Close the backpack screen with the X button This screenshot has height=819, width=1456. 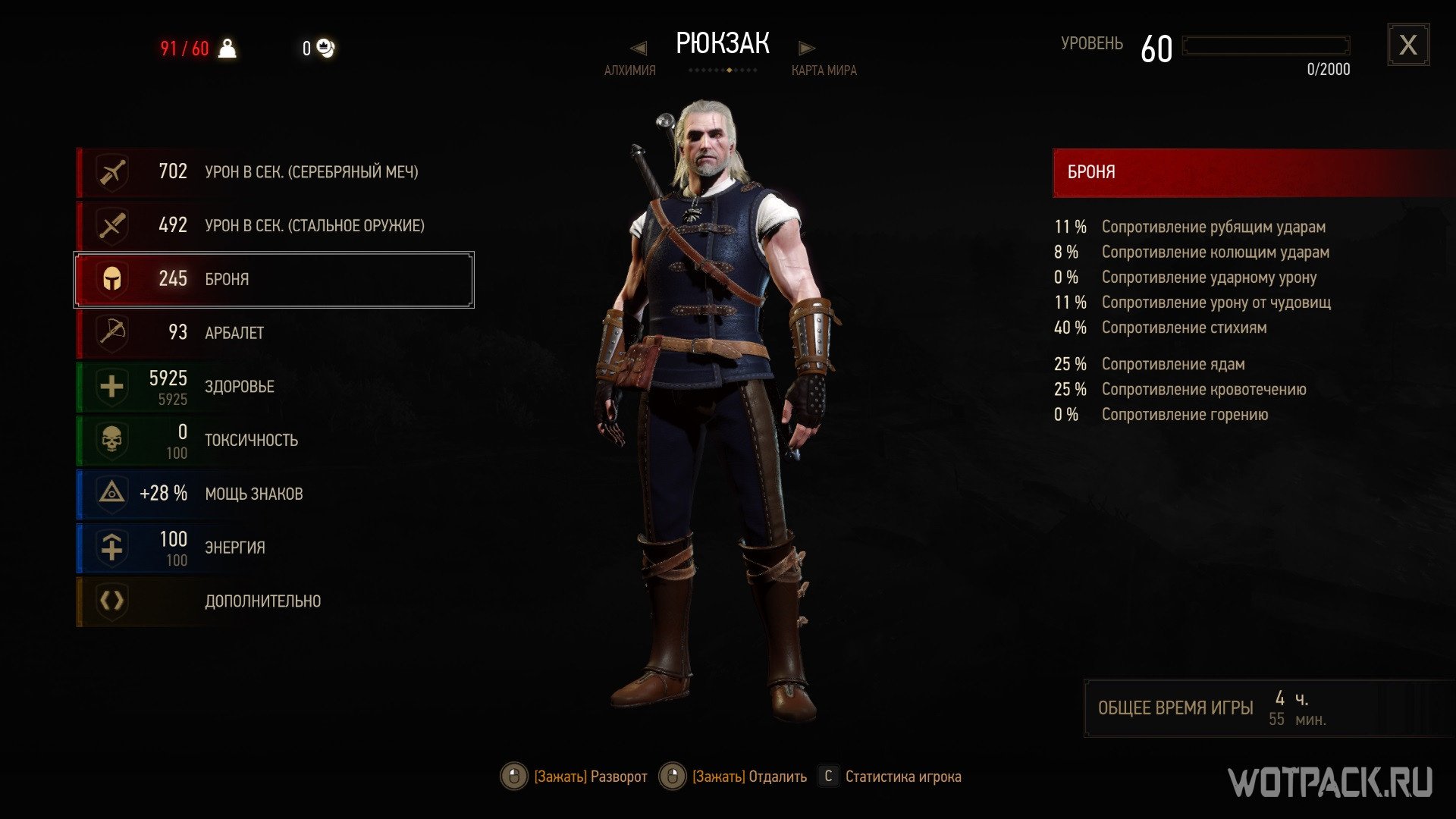click(x=1408, y=45)
